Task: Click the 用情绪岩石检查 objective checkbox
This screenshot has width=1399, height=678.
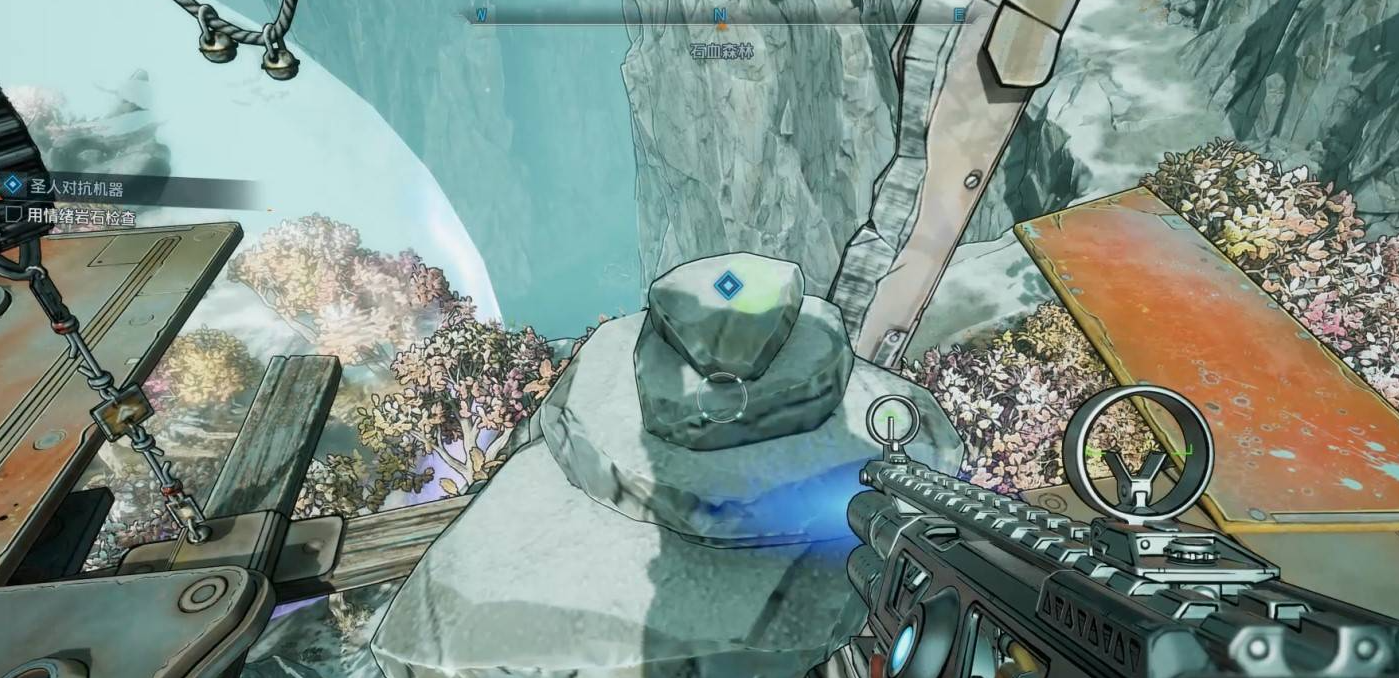Action: [14, 214]
